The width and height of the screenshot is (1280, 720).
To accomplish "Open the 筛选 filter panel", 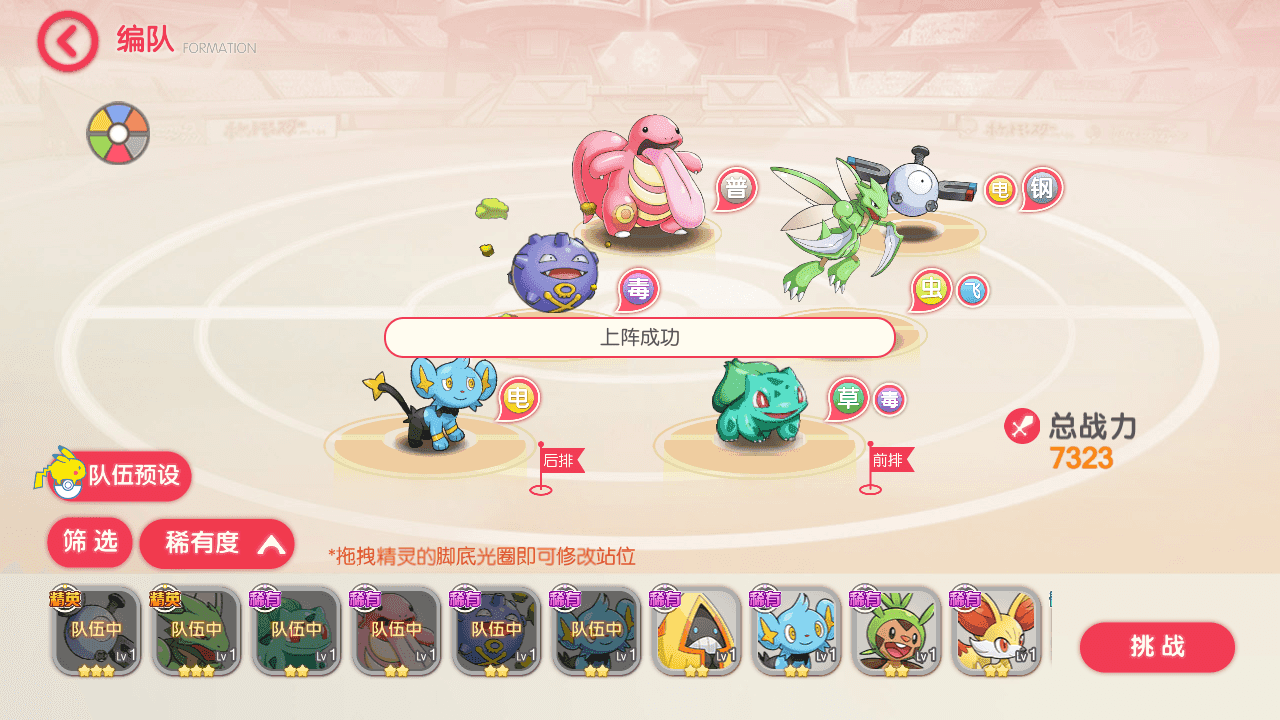I will coord(89,543).
